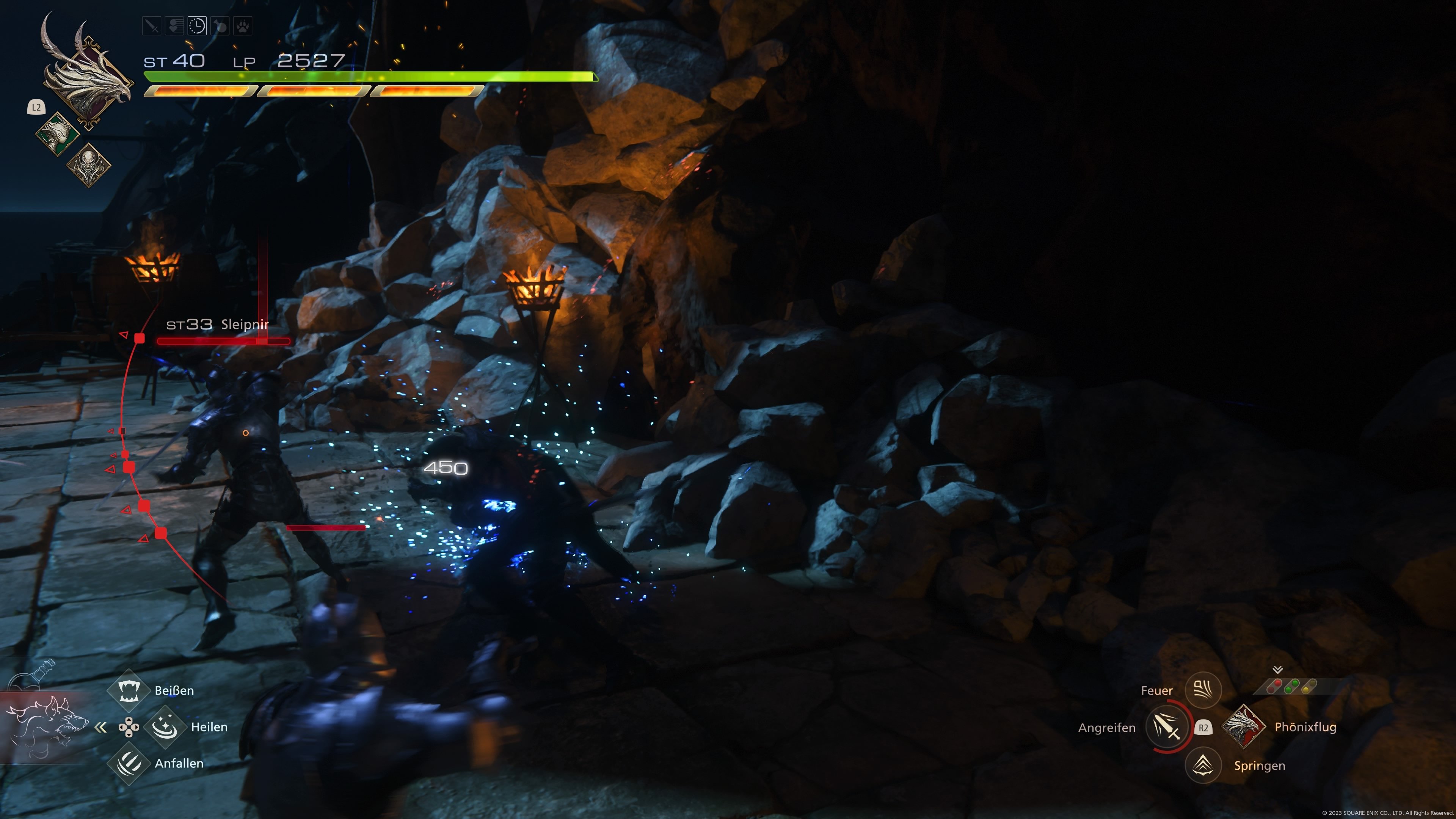The height and width of the screenshot is (819, 1456).
Task: Choose the Titan Eikon diamond icon
Action: (88, 165)
